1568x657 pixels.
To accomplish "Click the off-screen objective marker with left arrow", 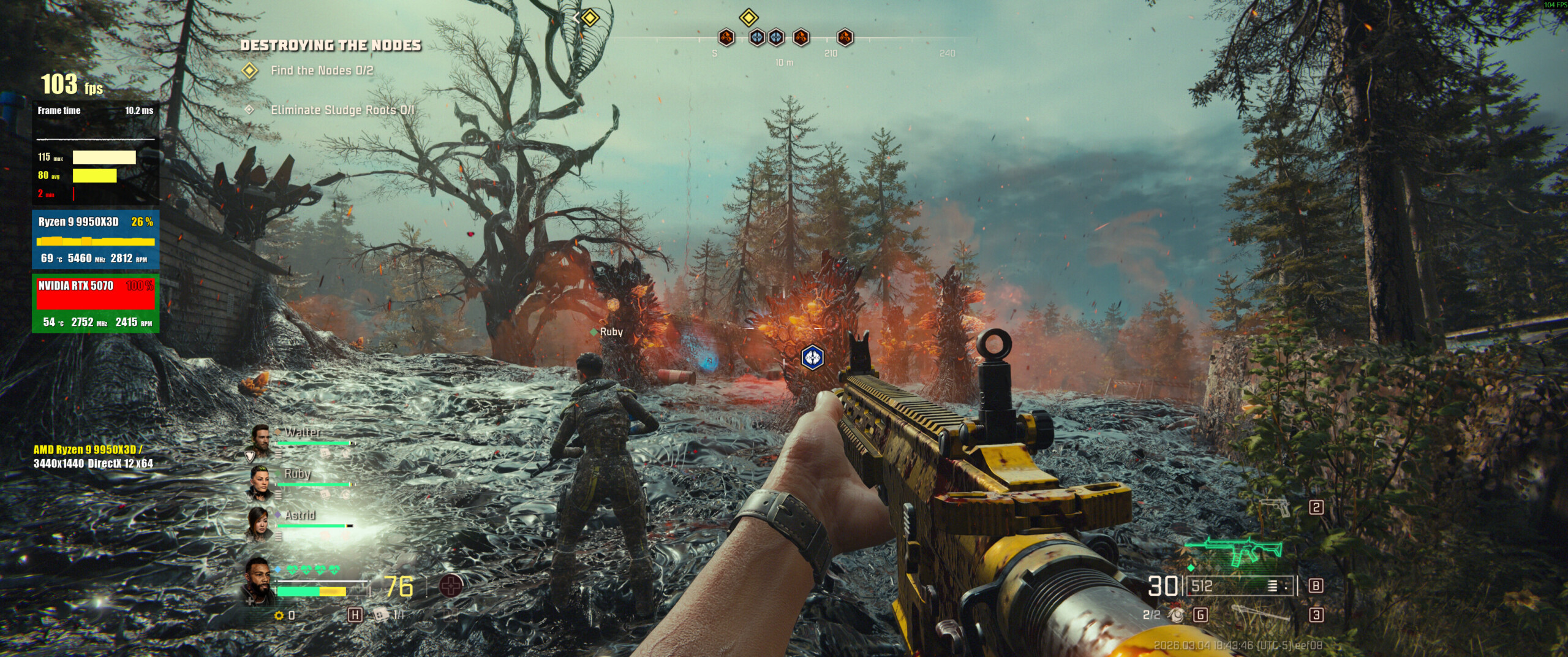I will click(586, 18).
